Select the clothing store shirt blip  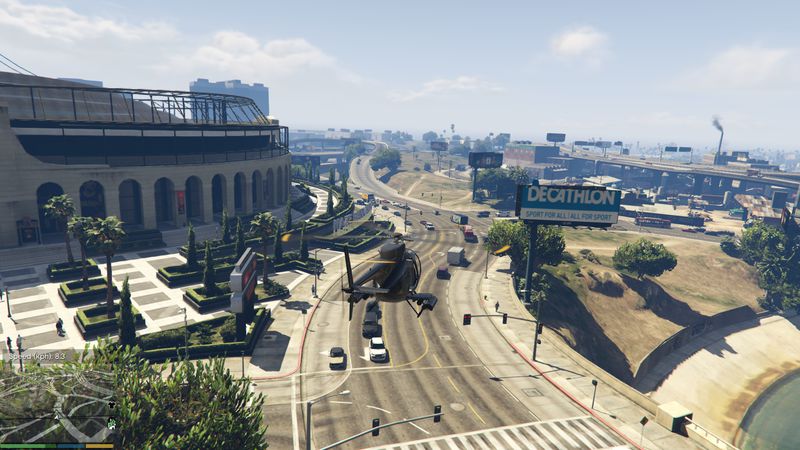(x=111, y=404)
